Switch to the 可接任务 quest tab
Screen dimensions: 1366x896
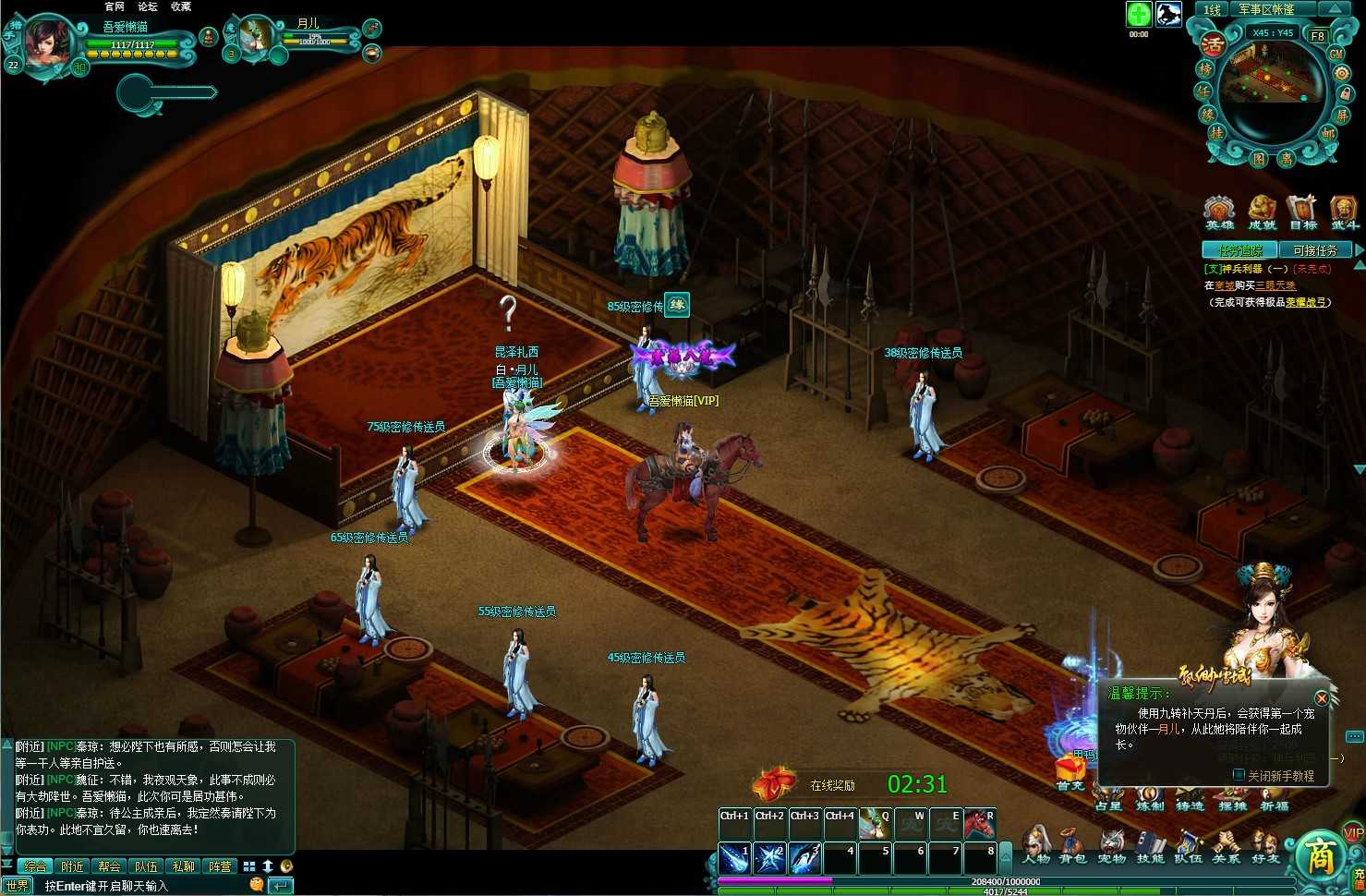[x=1314, y=250]
